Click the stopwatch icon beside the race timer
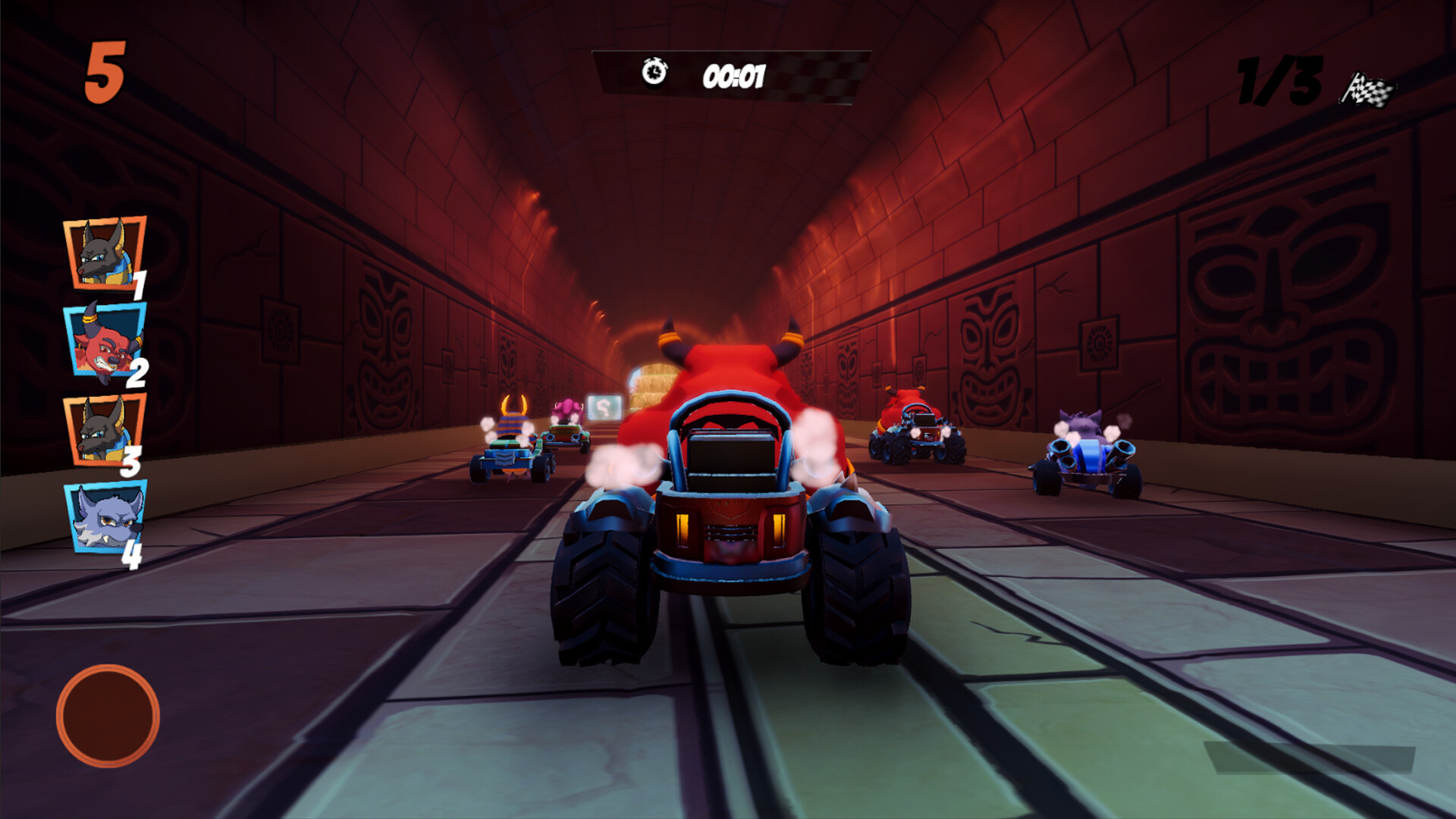The height and width of the screenshot is (819, 1456). (652, 74)
